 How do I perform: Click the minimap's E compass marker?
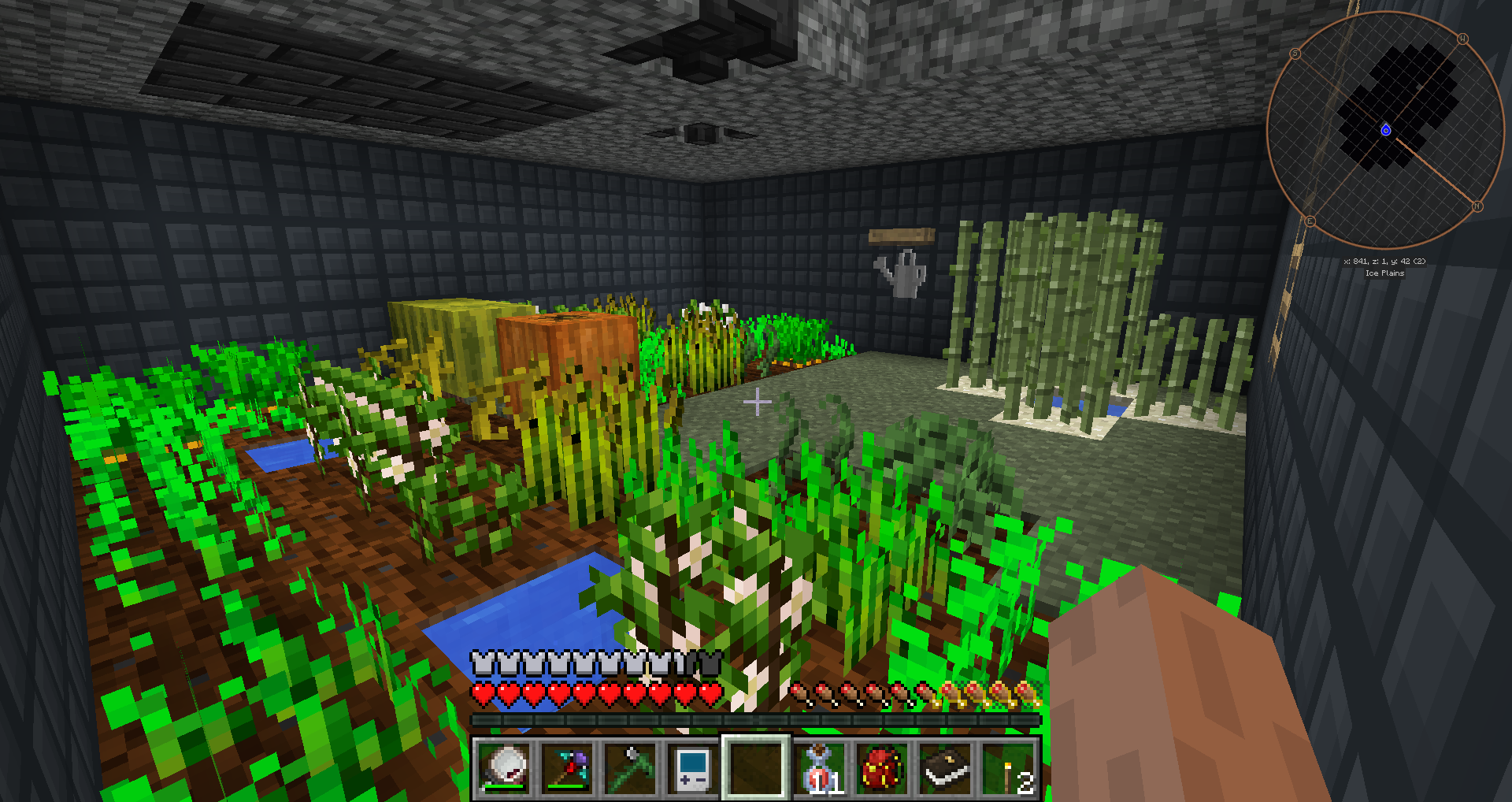pos(1310,221)
